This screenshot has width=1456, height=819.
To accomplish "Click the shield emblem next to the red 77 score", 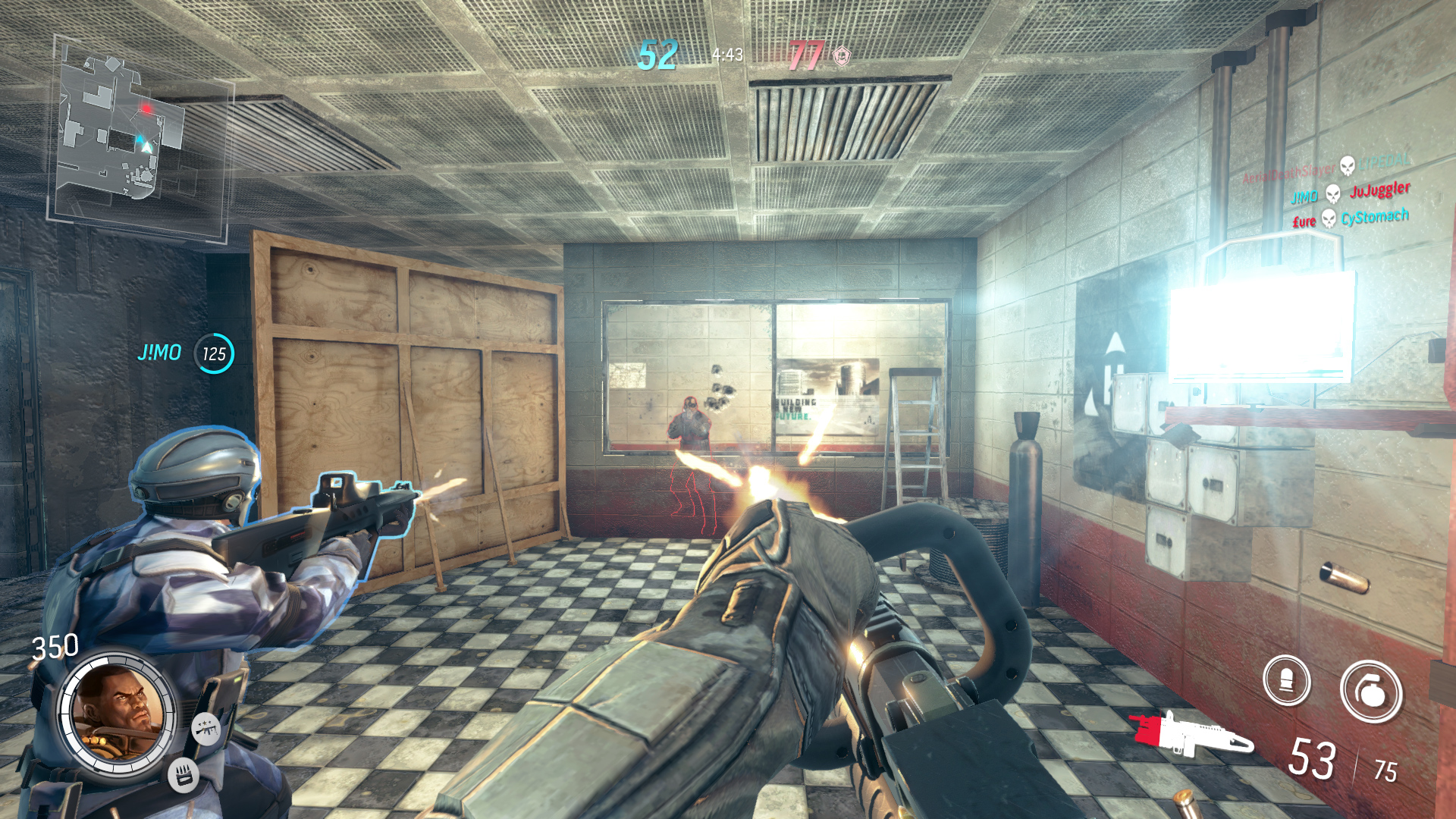I will [841, 55].
